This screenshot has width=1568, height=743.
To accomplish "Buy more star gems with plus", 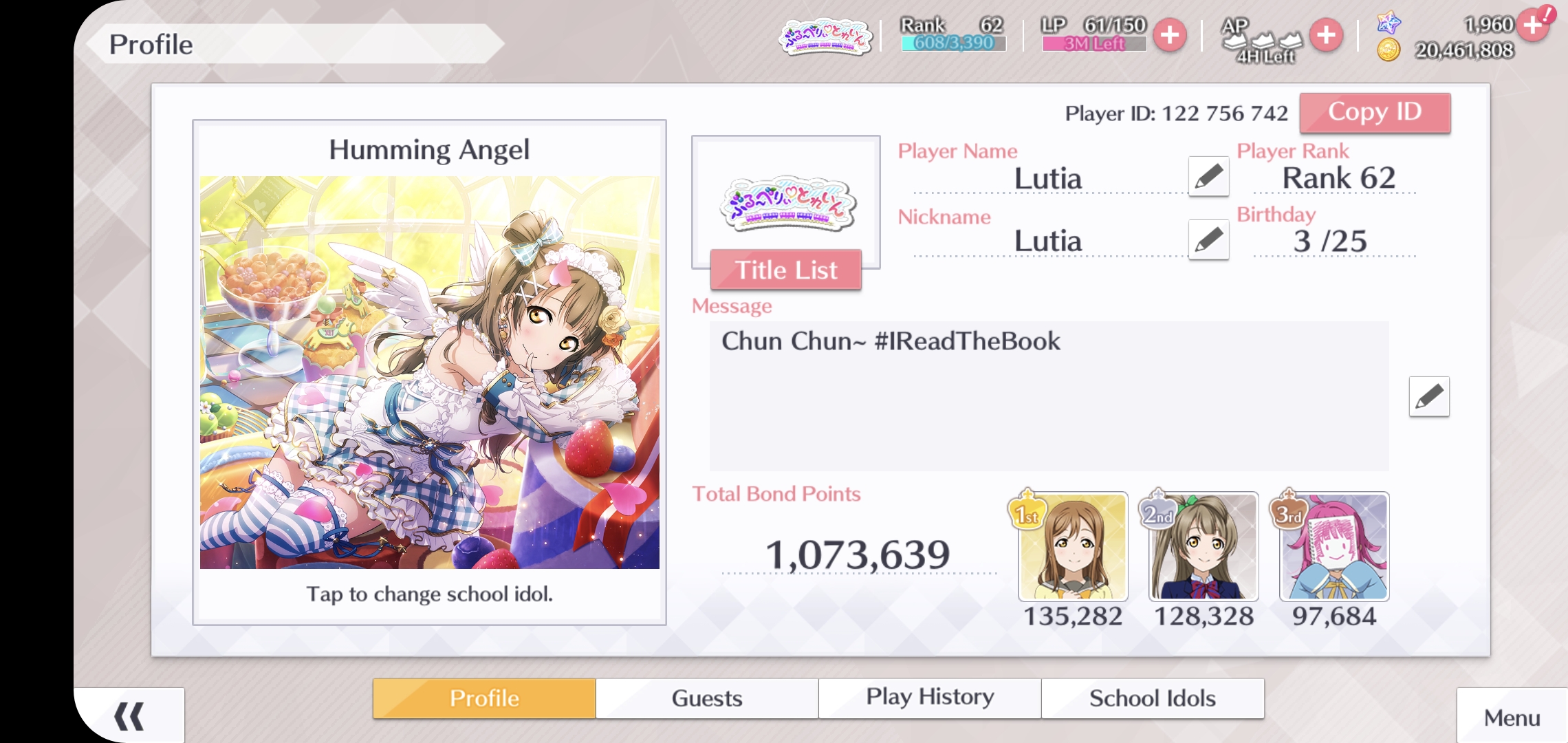I will [x=1533, y=25].
